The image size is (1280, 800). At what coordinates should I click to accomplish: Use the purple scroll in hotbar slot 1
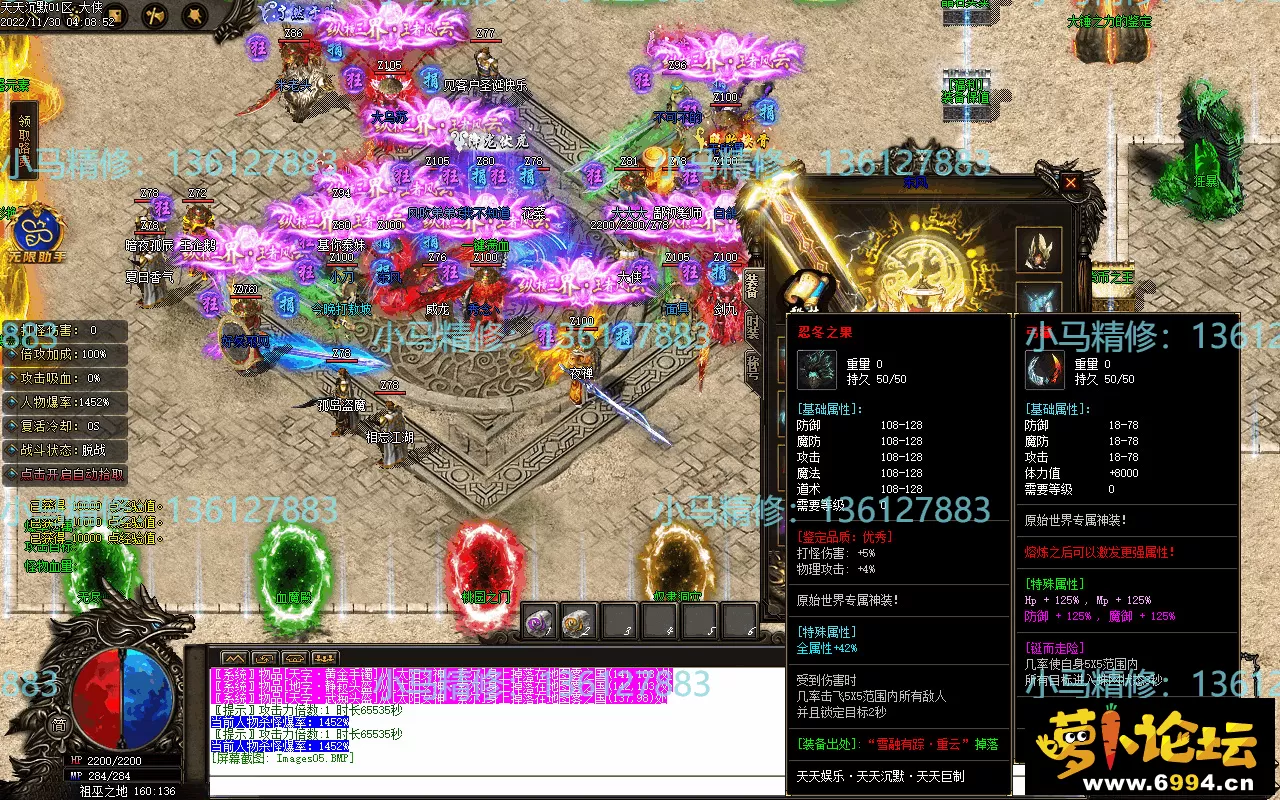point(541,622)
